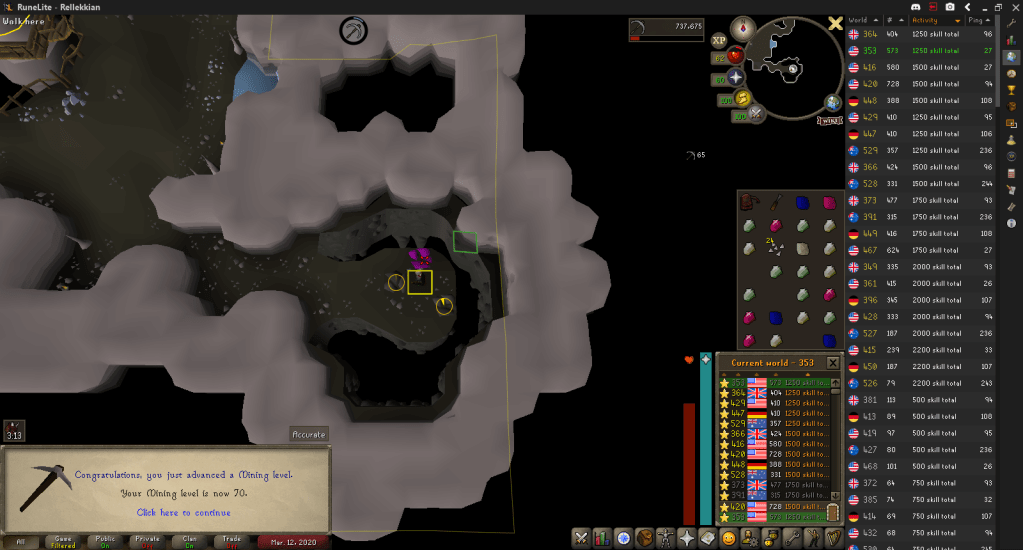Open the Game Filtered chat tab
Image resolution: width=1023 pixels, height=550 pixels.
pyautogui.click(x=62, y=541)
